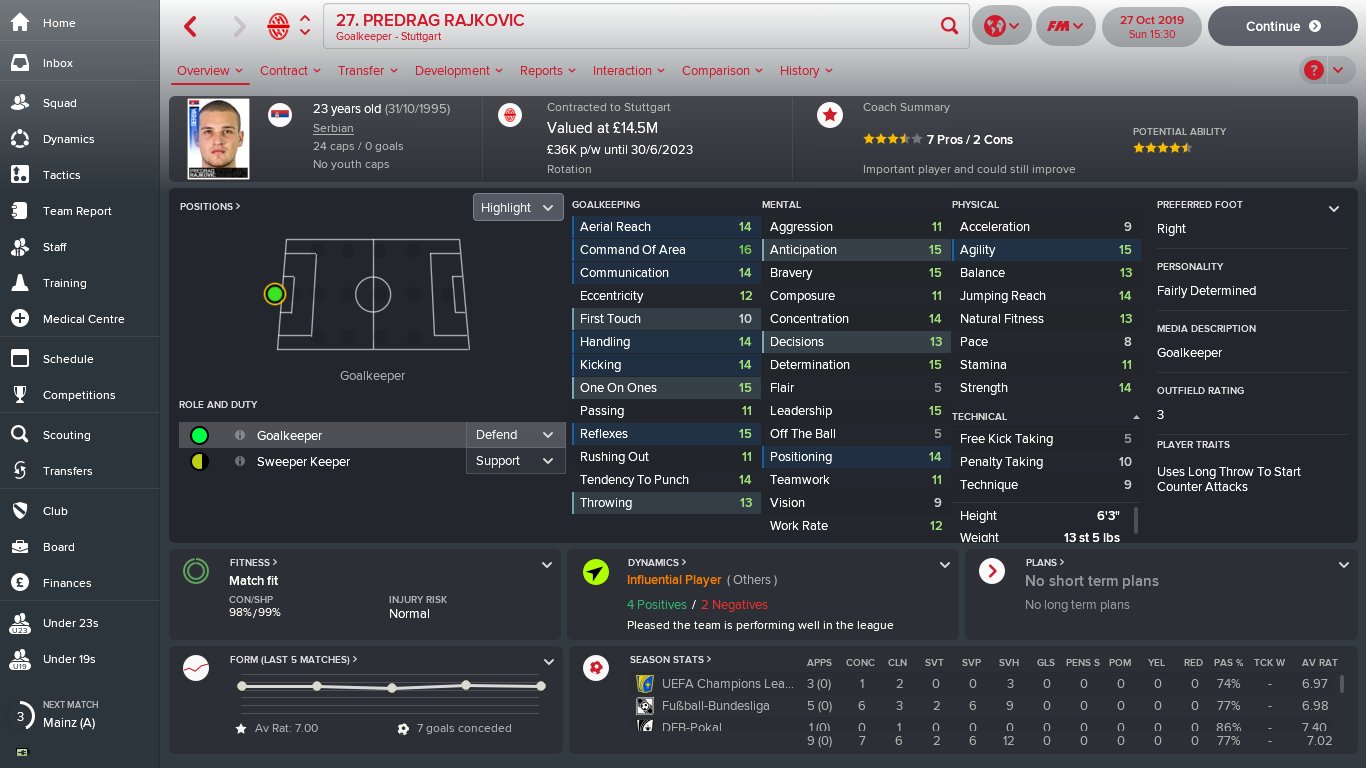
Task: Open the Highlight dropdown
Action: (x=517, y=207)
